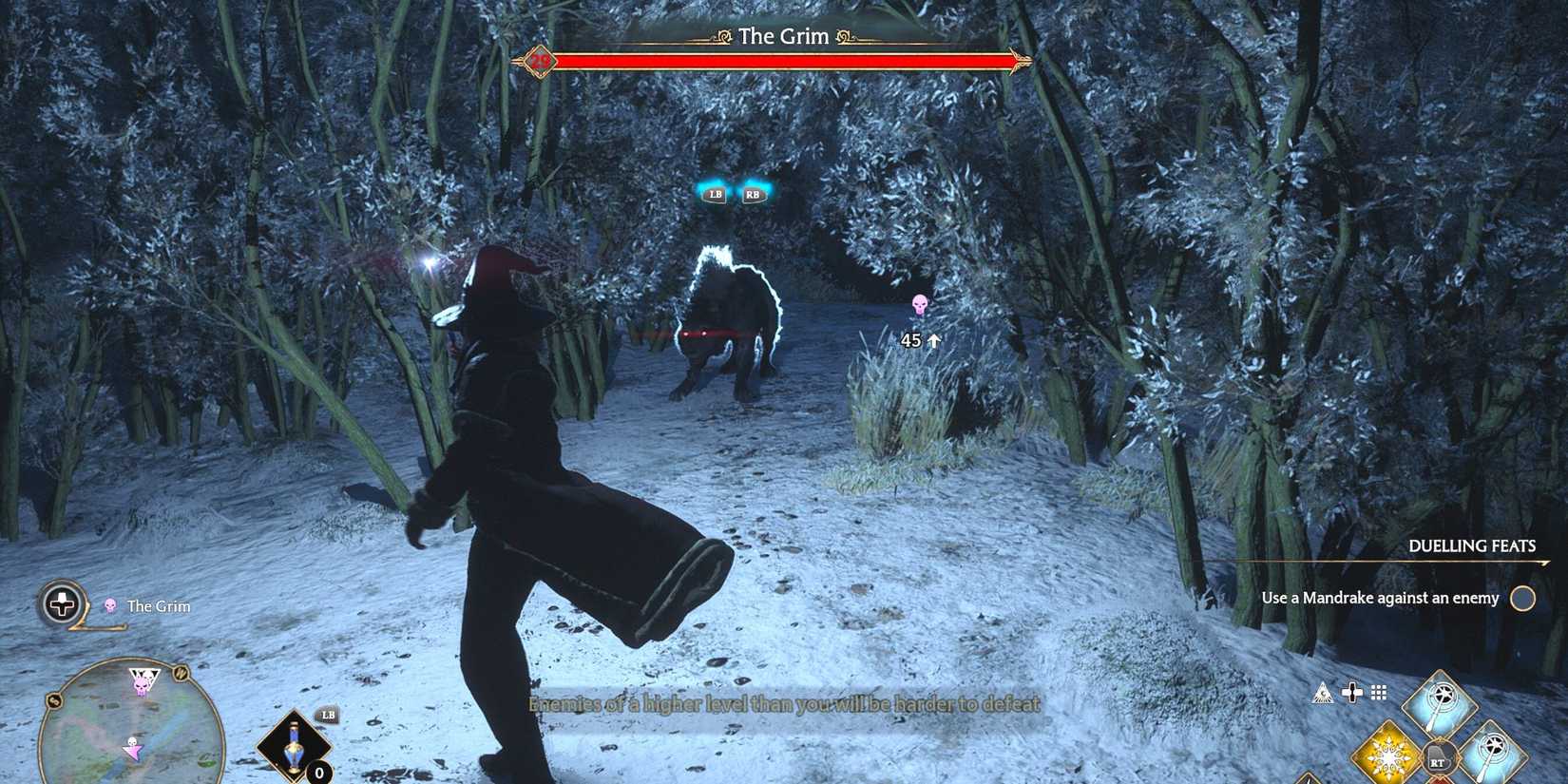
Task: Open the spell set grid icon
Action: (1378, 692)
